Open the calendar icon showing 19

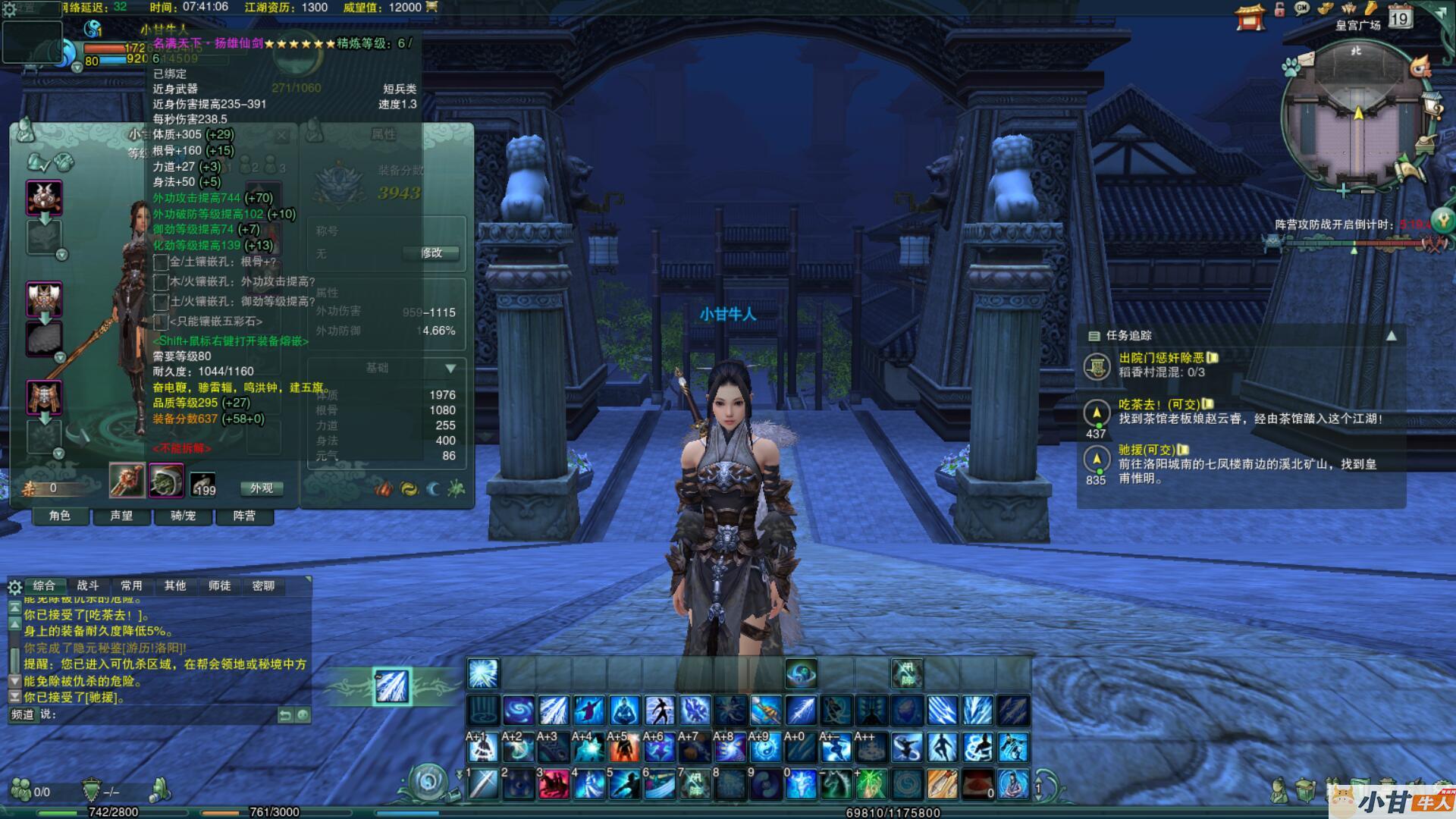tap(1399, 16)
